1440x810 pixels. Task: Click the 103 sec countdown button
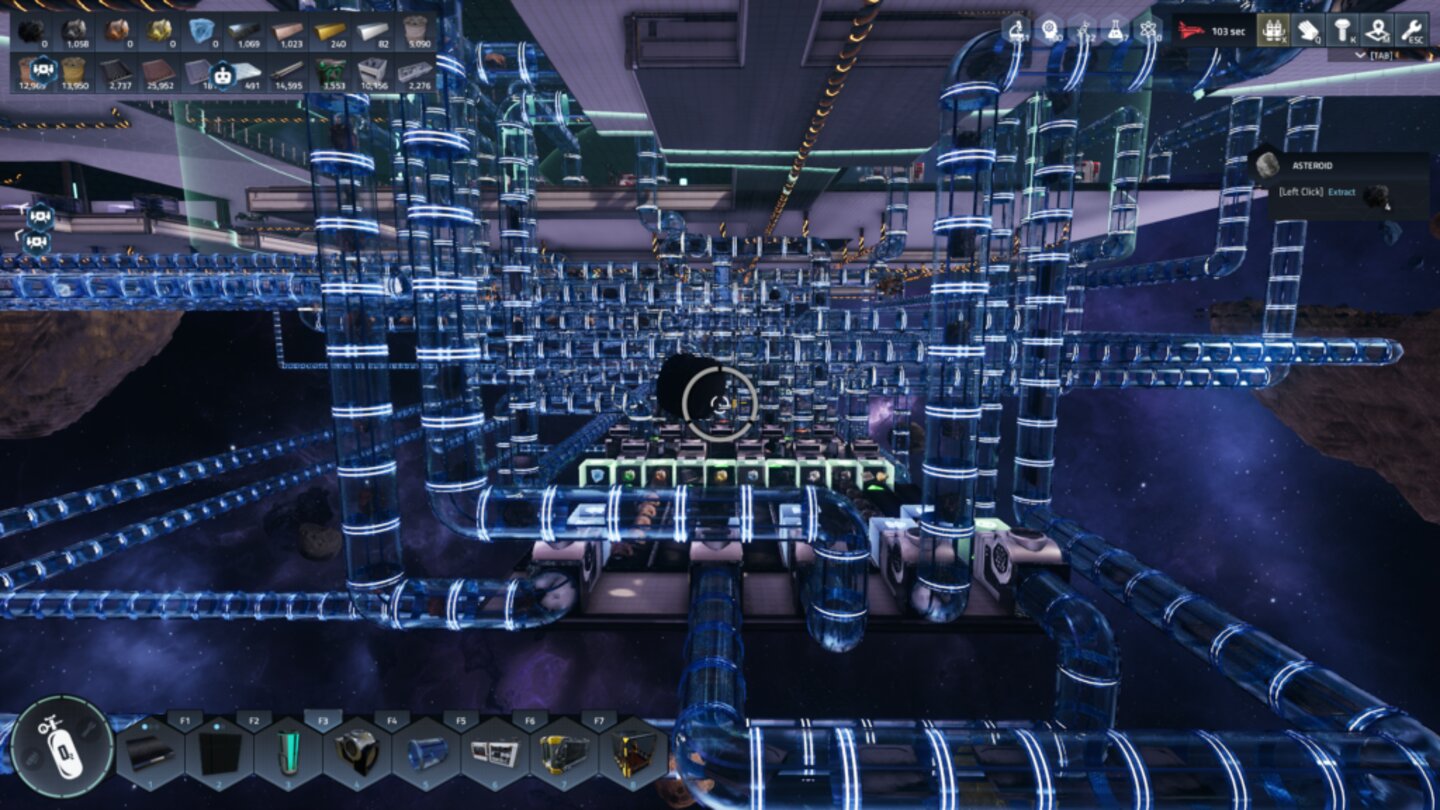pyautogui.click(x=1229, y=30)
